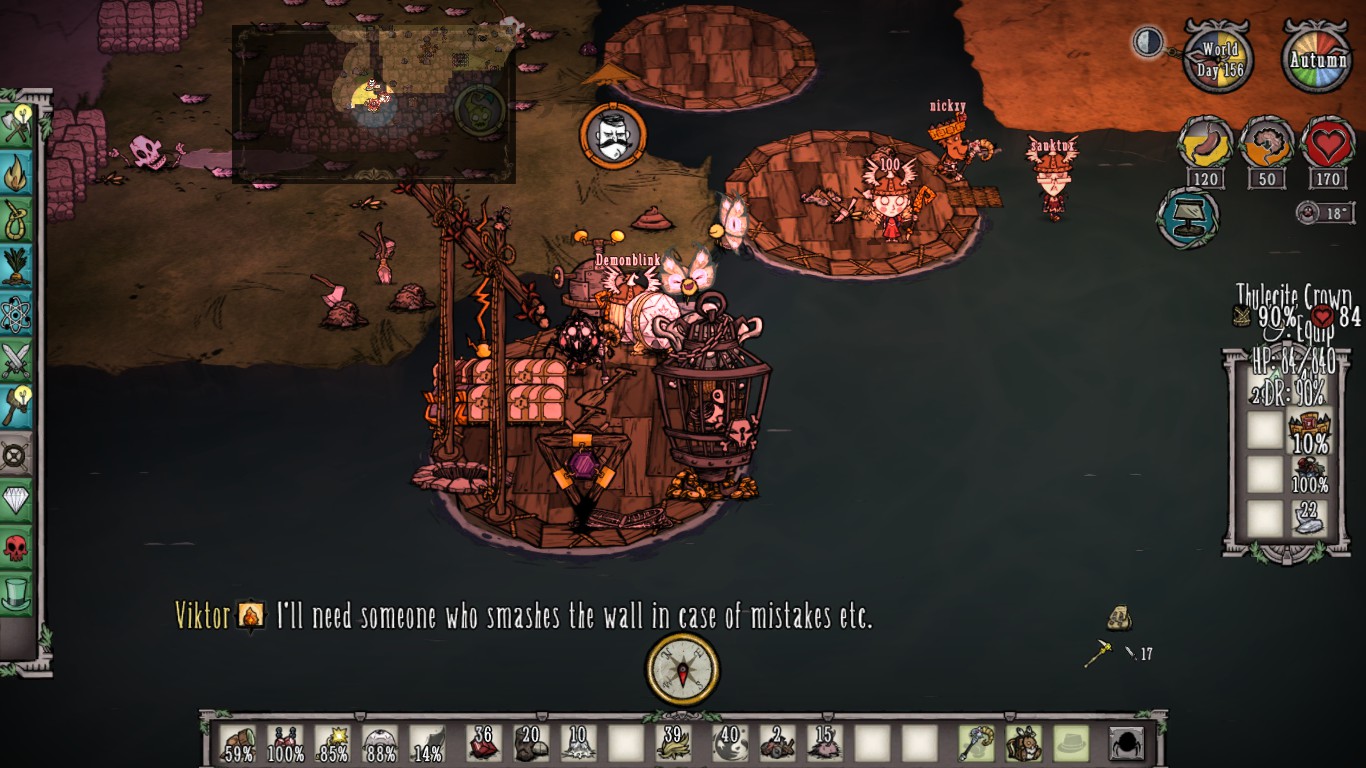
Task: Switch to the Survival rope-trap tab
Action: (x=16, y=219)
